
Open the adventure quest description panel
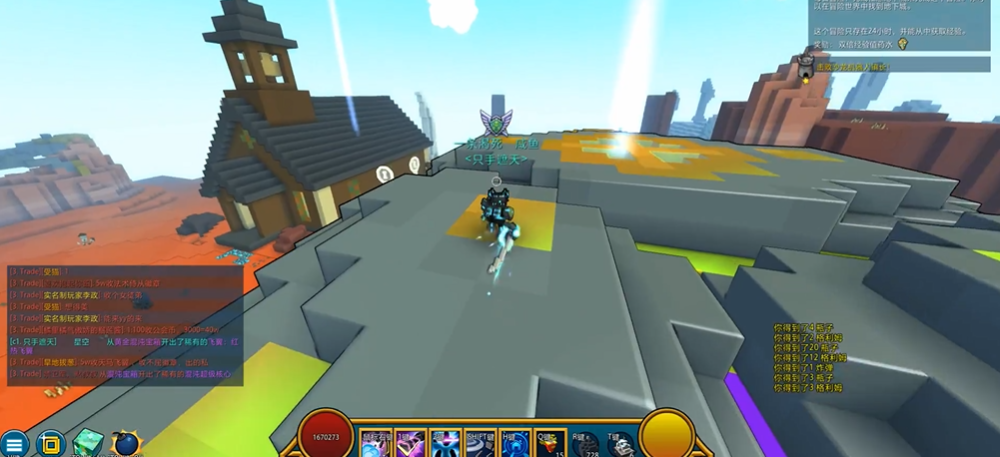(x=900, y=22)
